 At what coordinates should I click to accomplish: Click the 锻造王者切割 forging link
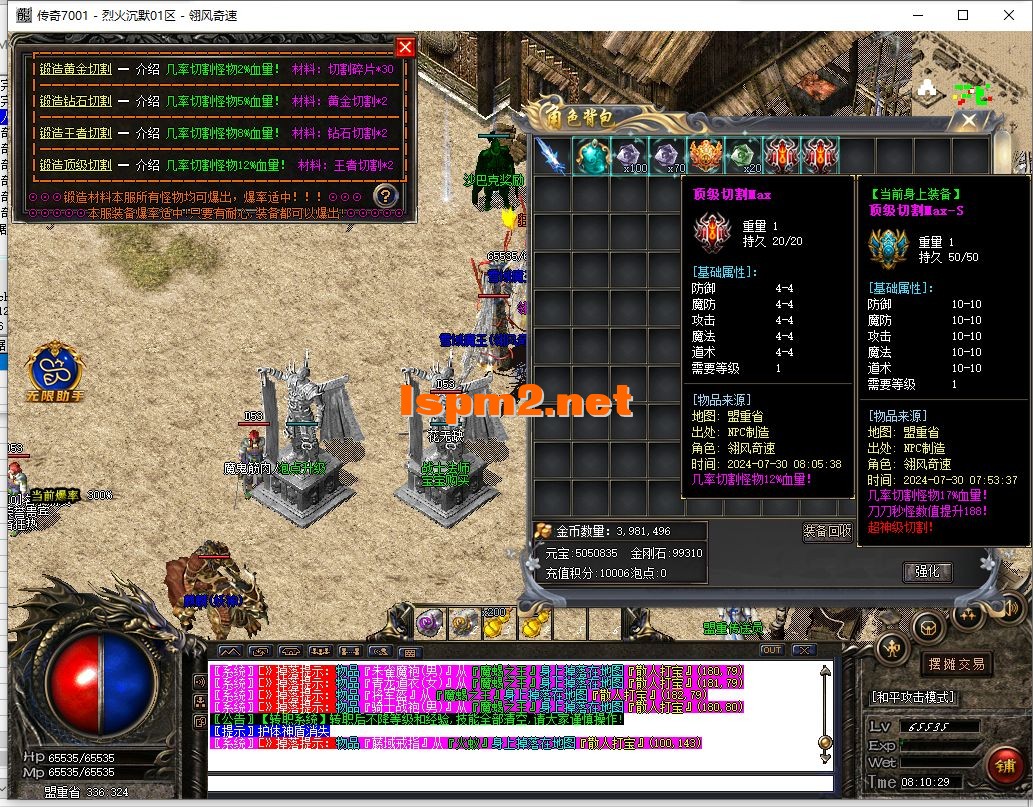pyautogui.click(x=75, y=133)
